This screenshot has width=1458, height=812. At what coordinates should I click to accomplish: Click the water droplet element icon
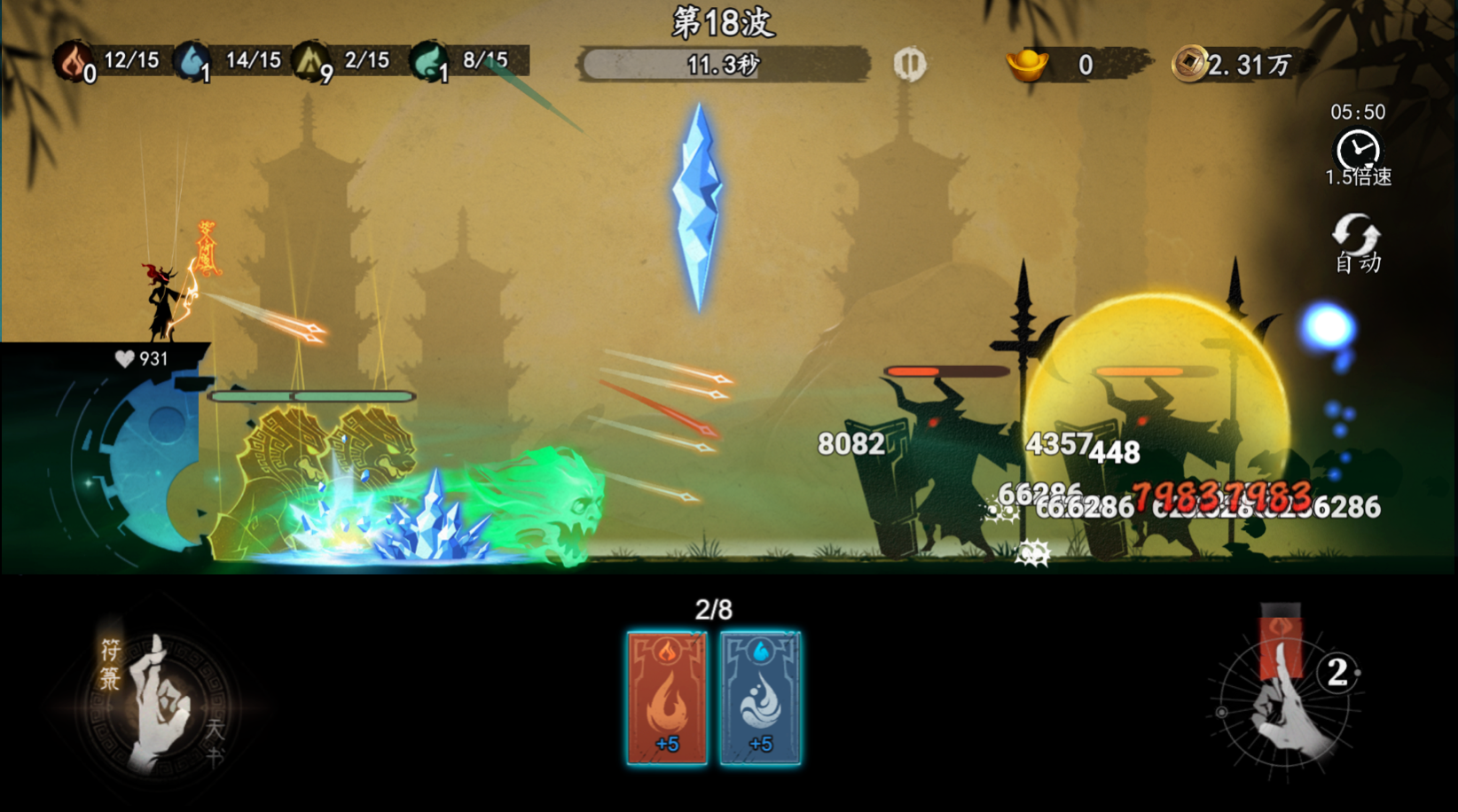pos(192,60)
